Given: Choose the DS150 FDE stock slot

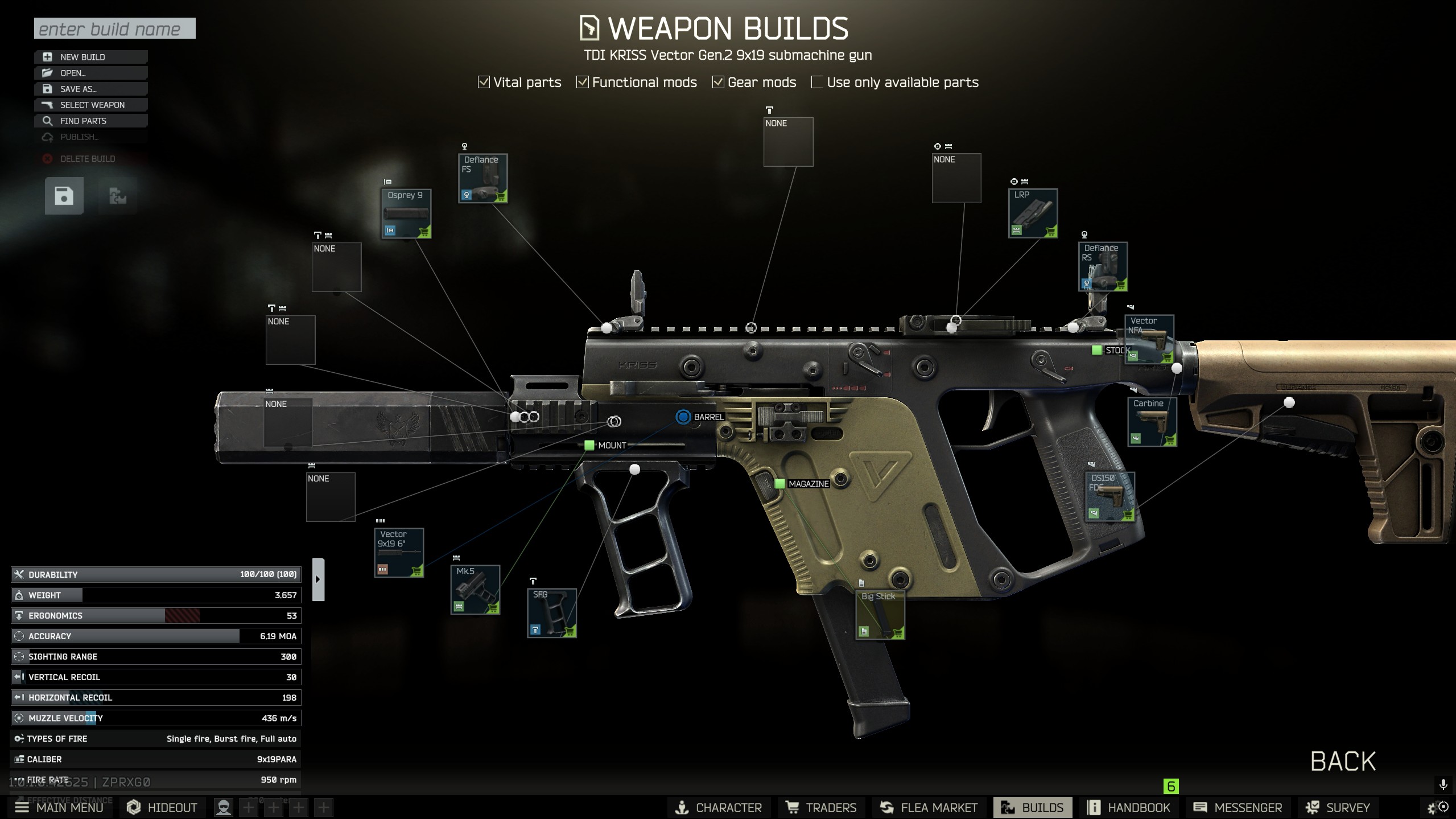Looking at the screenshot, I should click(x=1109, y=496).
